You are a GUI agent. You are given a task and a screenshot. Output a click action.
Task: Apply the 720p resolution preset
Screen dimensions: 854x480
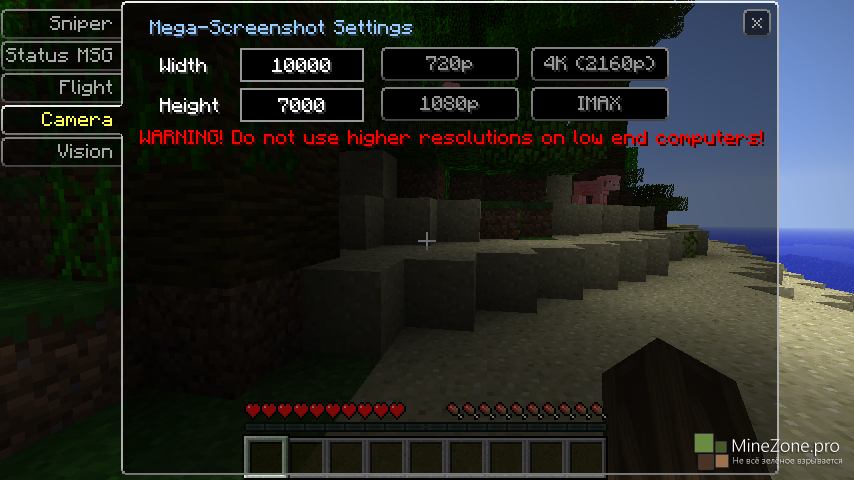tap(450, 65)
